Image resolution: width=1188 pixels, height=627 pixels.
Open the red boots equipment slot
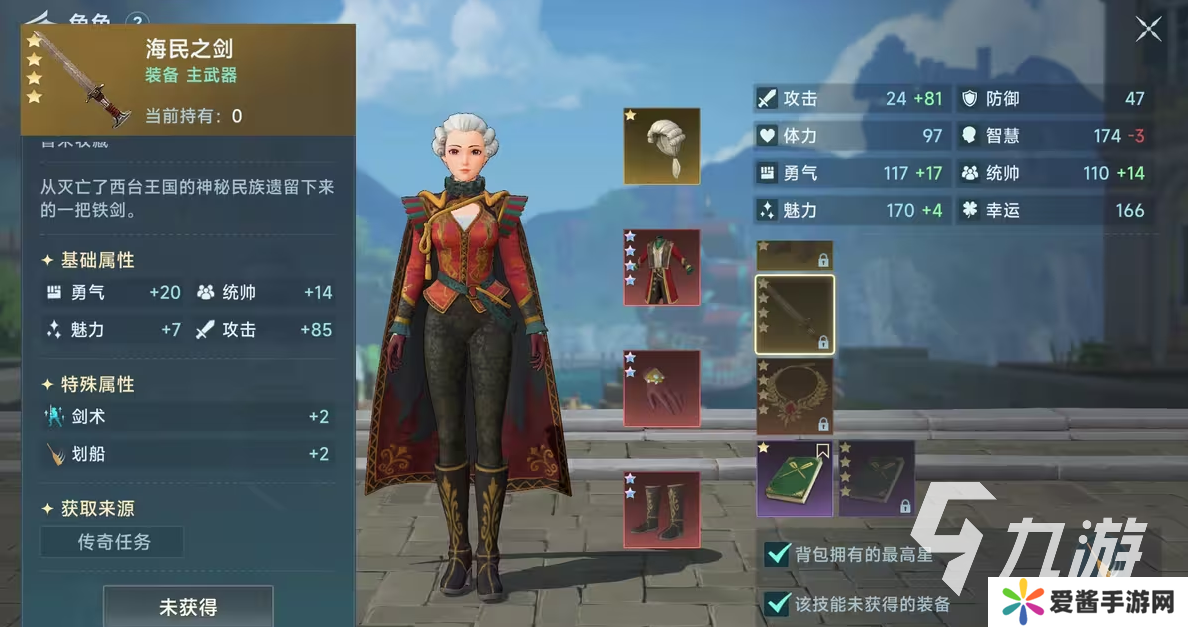coord(661,509)
